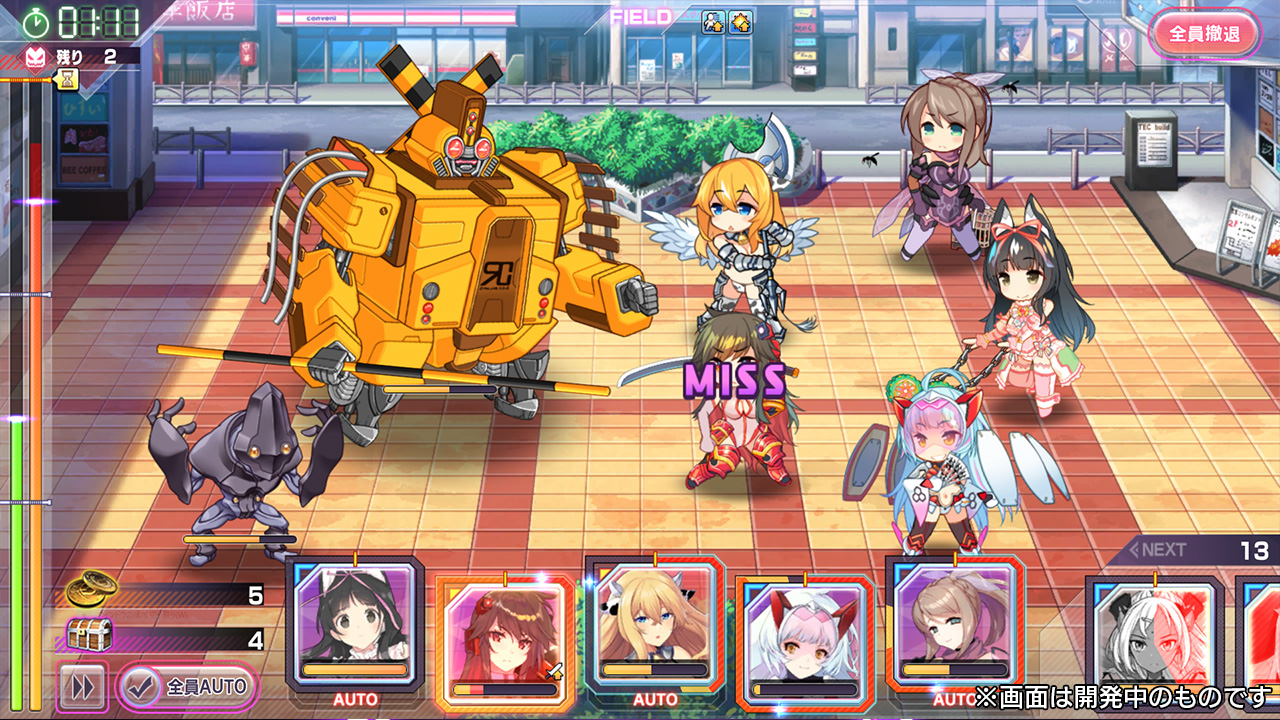Toggle the 全員AUTO checkbox button
This screenshot has width=1280, height=720.
coord(187,687)
